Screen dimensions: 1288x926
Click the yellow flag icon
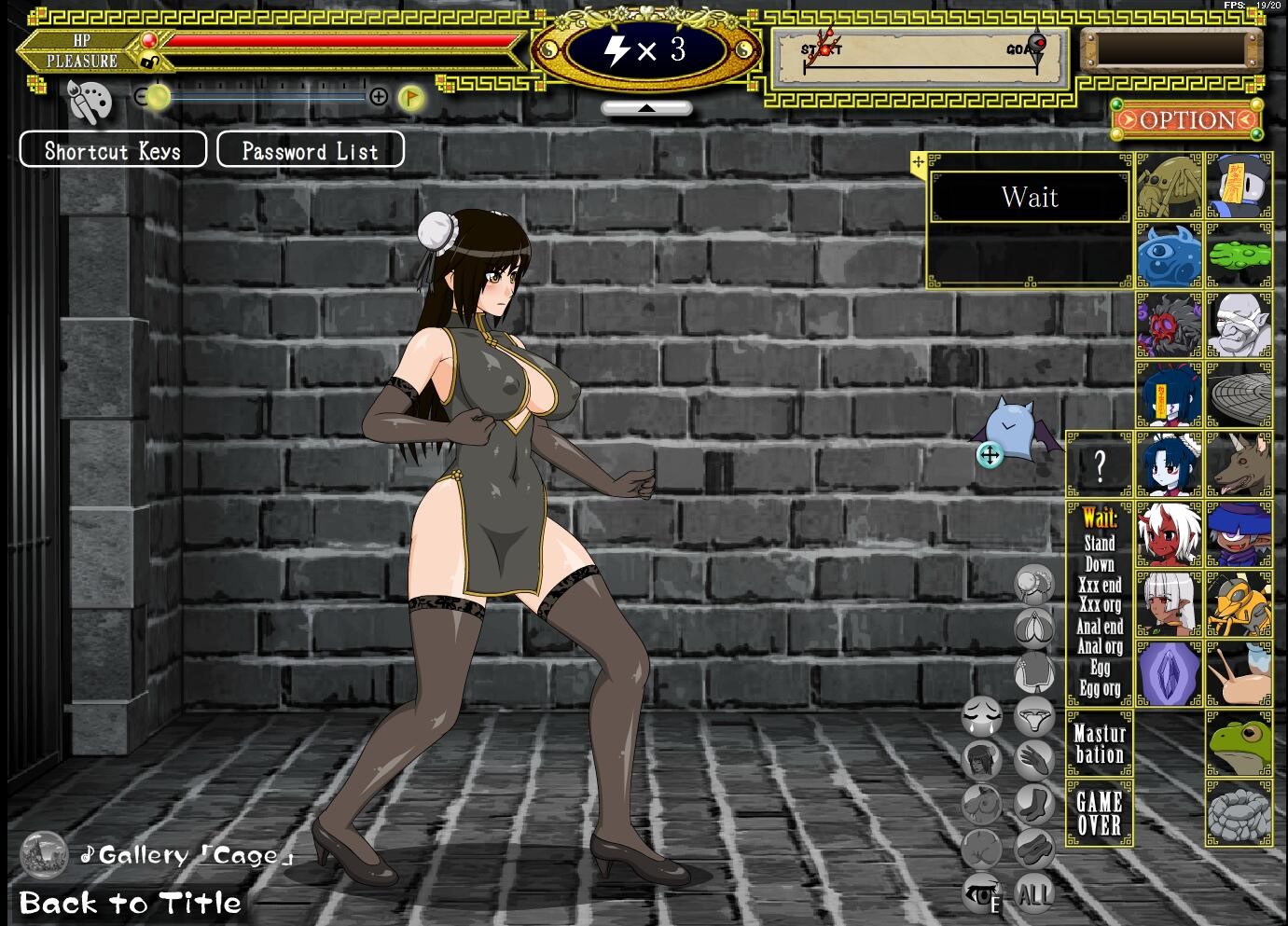[x=410, y=97]
